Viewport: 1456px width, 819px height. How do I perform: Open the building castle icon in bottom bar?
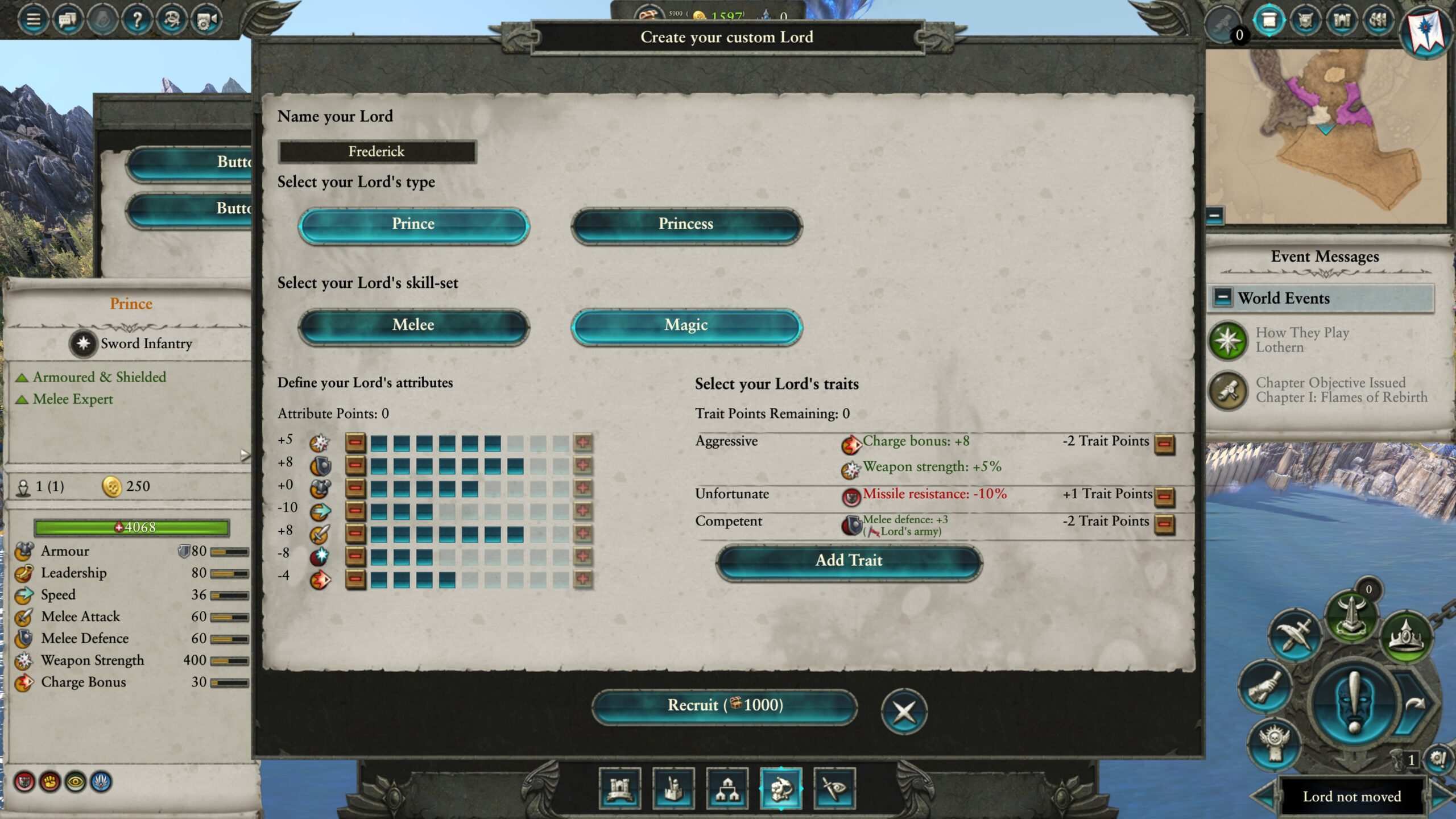pos(620,788)
